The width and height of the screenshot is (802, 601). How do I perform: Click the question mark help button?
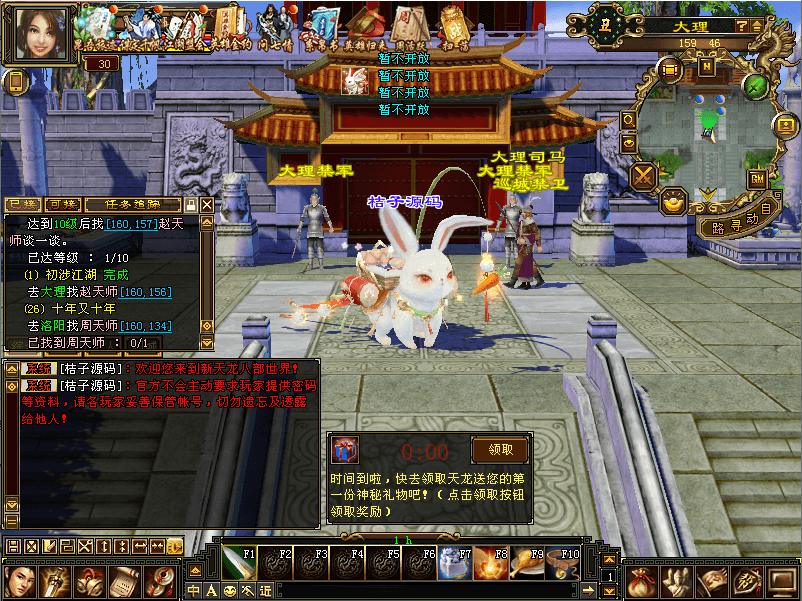pos(743,26)
